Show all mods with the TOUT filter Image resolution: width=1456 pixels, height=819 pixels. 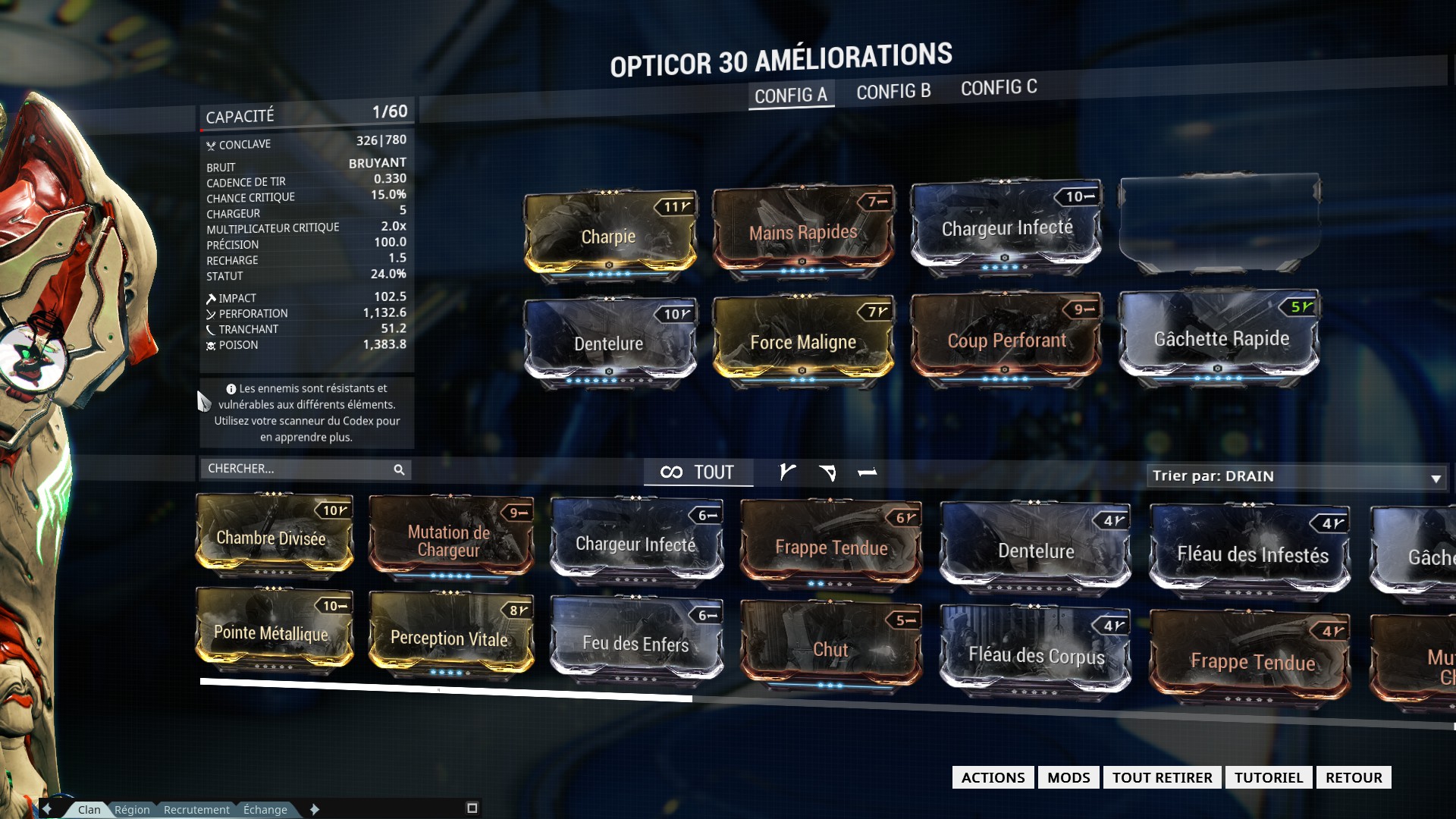click(x=698, y=472)
